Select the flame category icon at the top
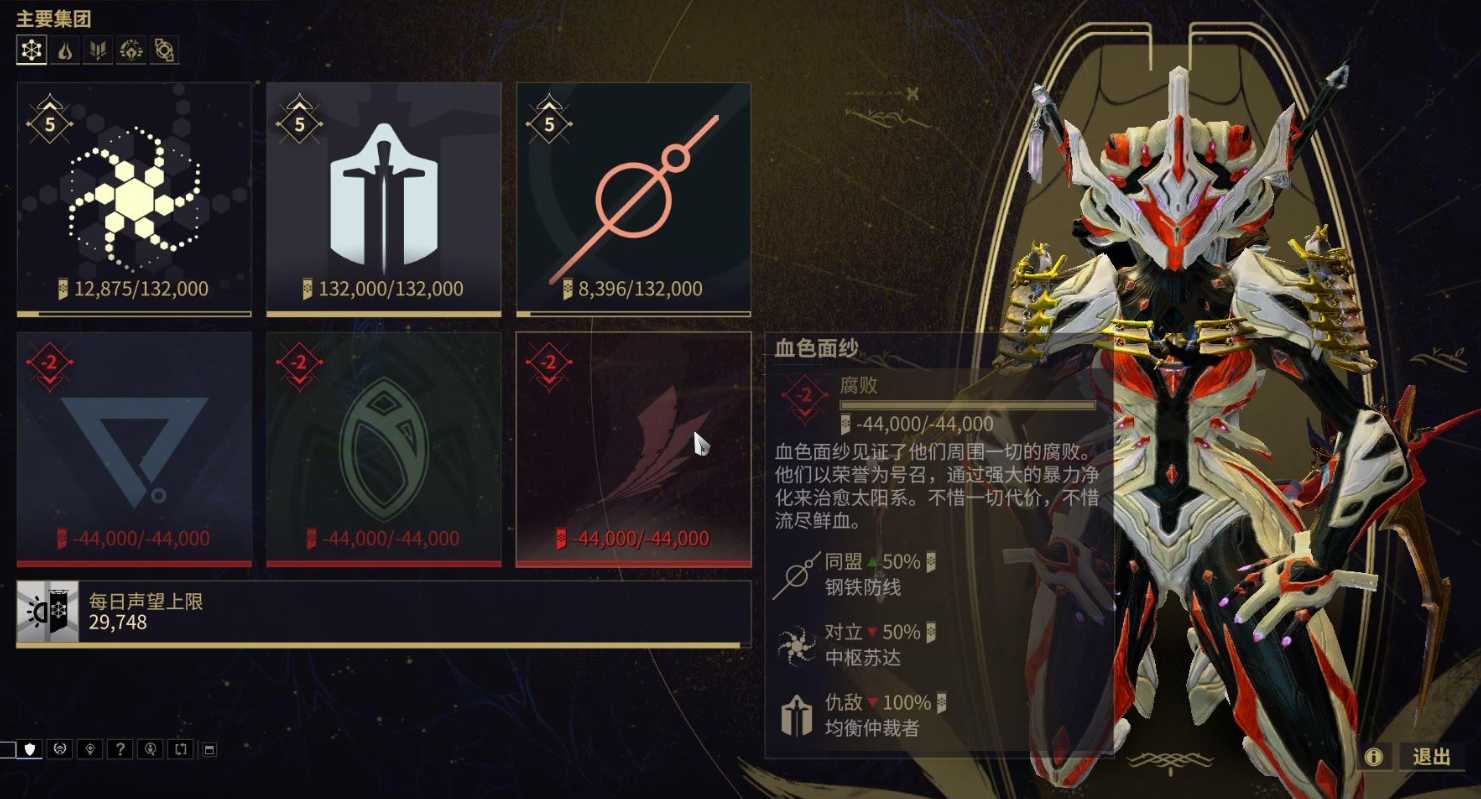The width and height of the screenshot is (1481, 799). [63, 49]
